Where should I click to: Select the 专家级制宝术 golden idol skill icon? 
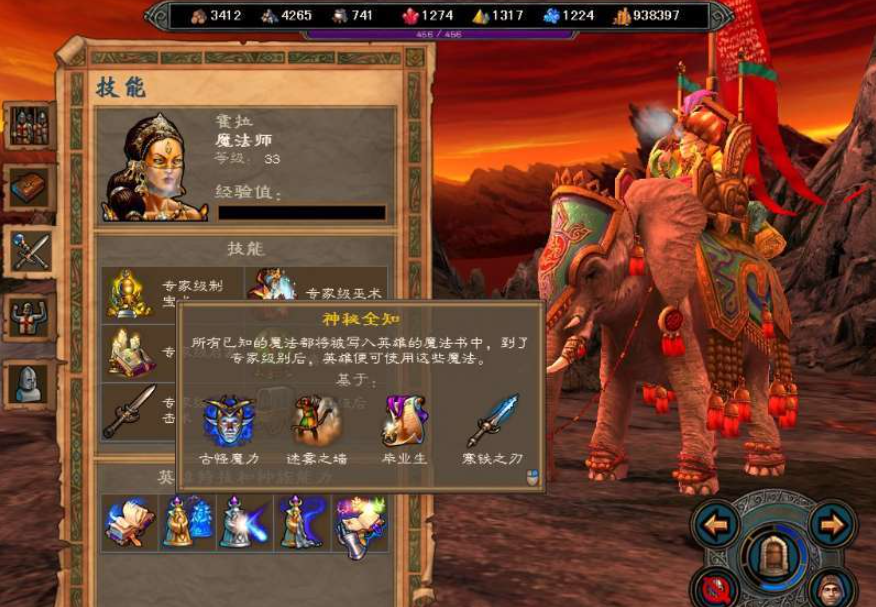click(129, 291)
